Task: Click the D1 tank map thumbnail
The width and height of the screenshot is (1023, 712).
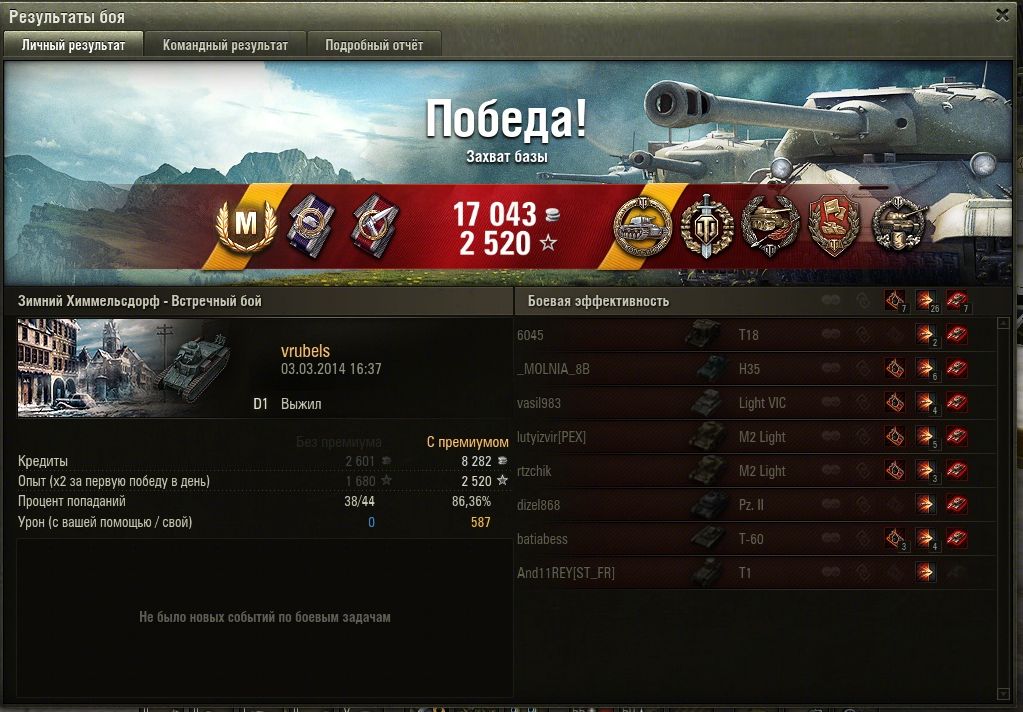Action: [x=124, y=368]
